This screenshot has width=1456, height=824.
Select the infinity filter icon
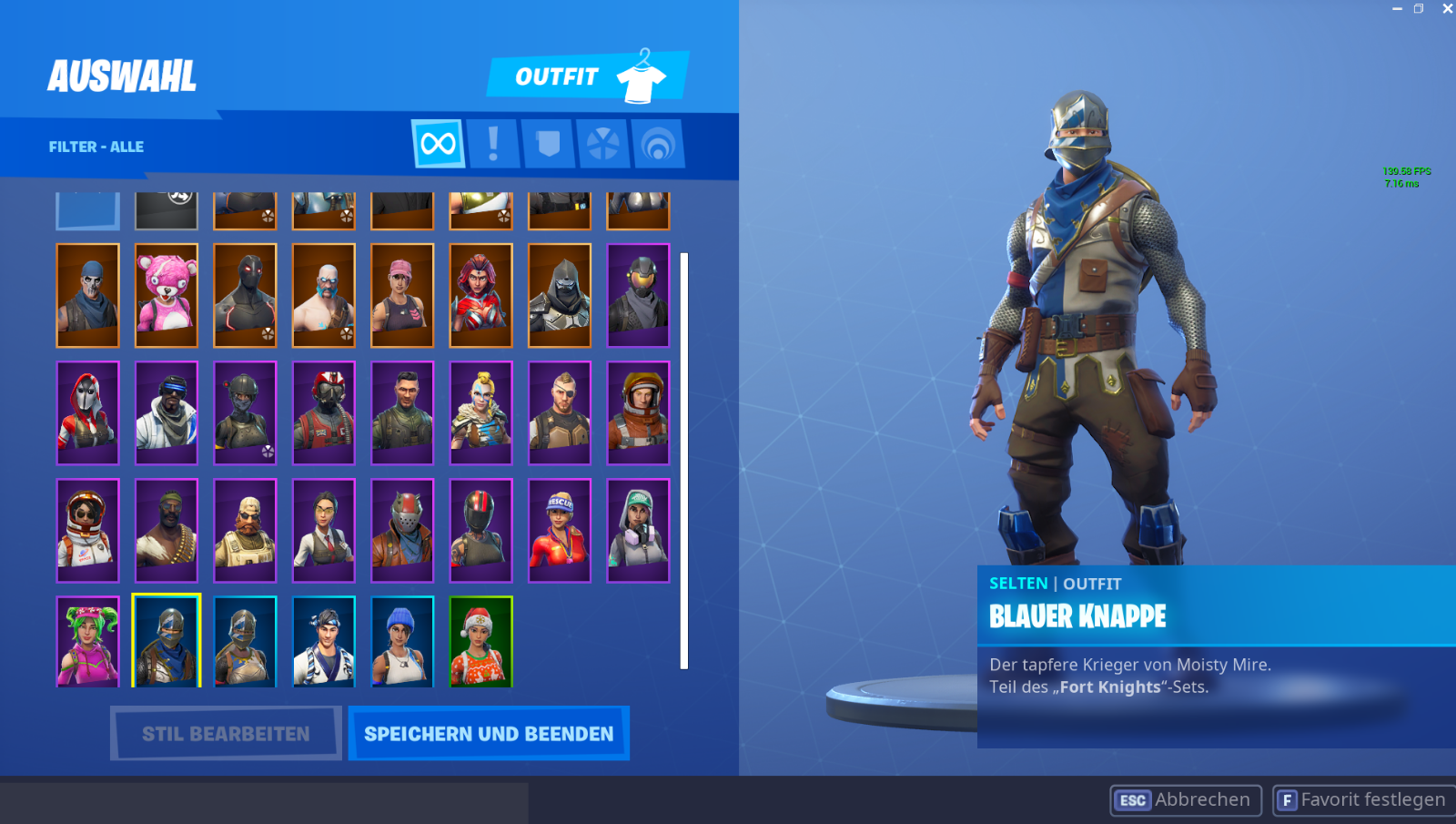[438, 144]
